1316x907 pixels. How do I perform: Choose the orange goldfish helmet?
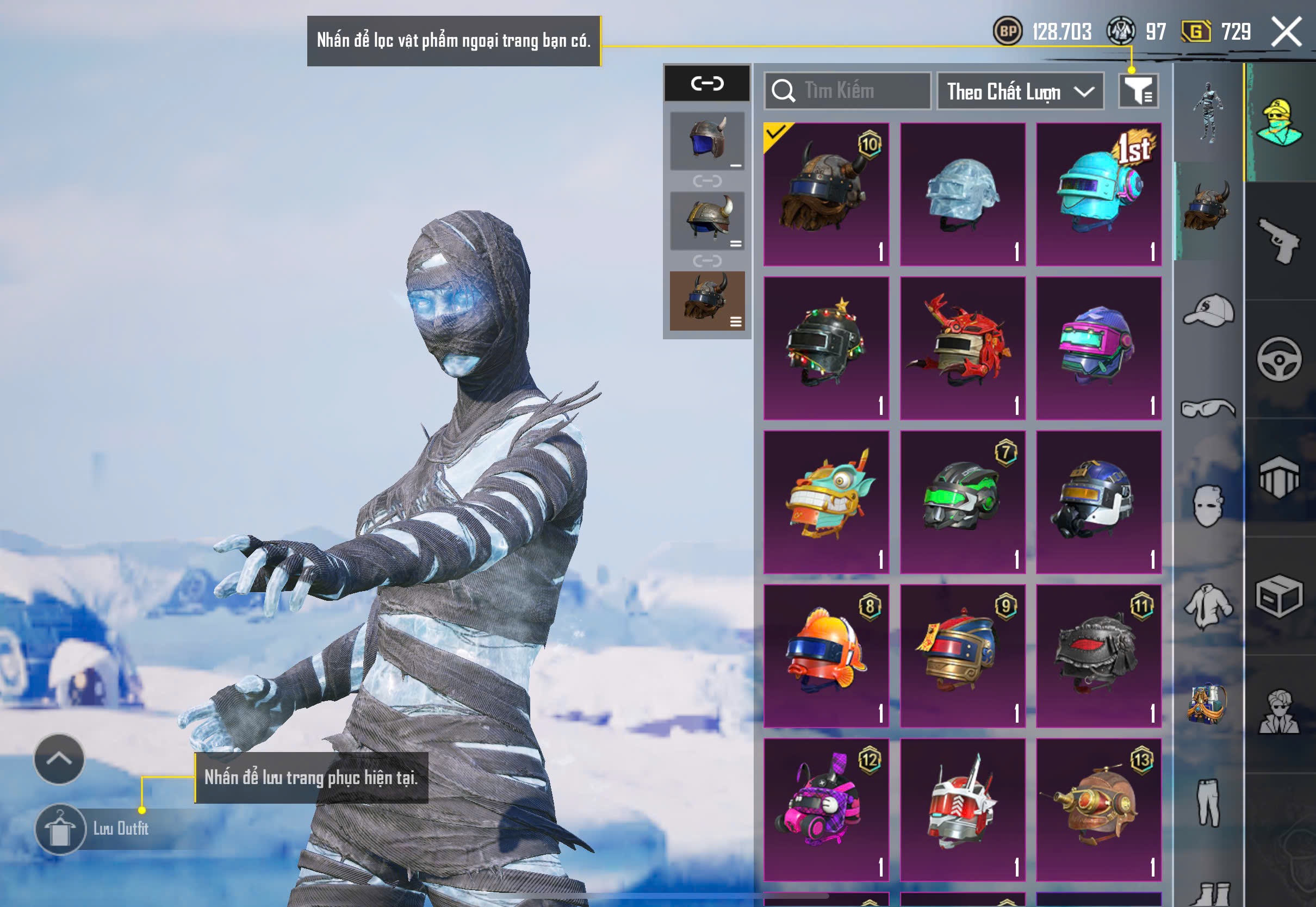[x=826, y=656]
